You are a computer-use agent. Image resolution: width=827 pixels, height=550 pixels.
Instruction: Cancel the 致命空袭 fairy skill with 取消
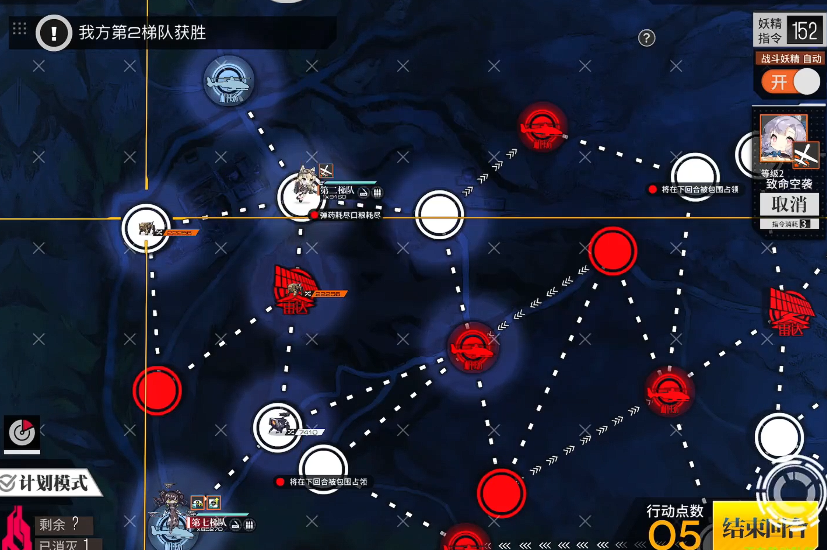(x=789, y=204)
